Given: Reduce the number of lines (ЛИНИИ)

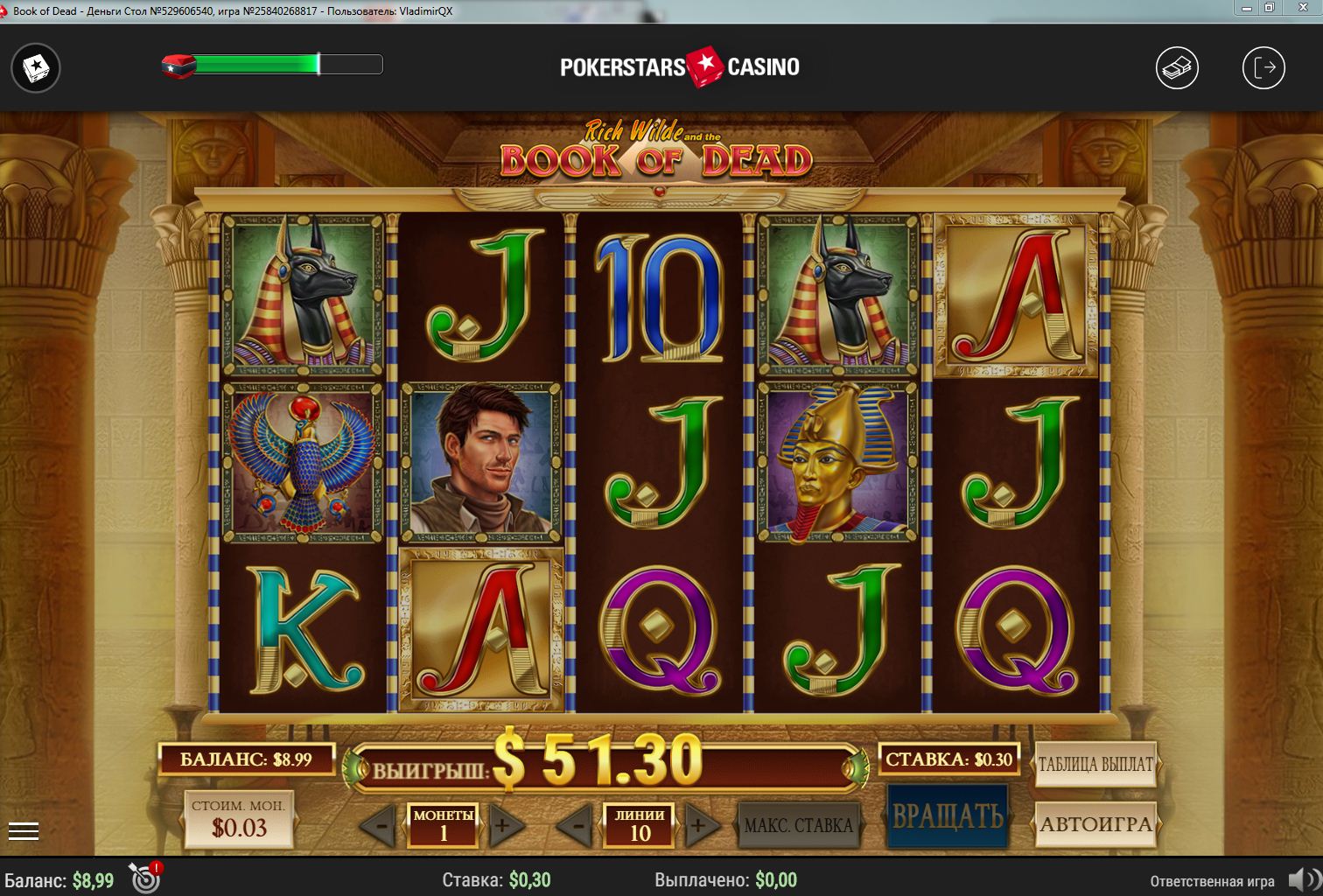Looking at the screenshot, I should tap(574, 825).
